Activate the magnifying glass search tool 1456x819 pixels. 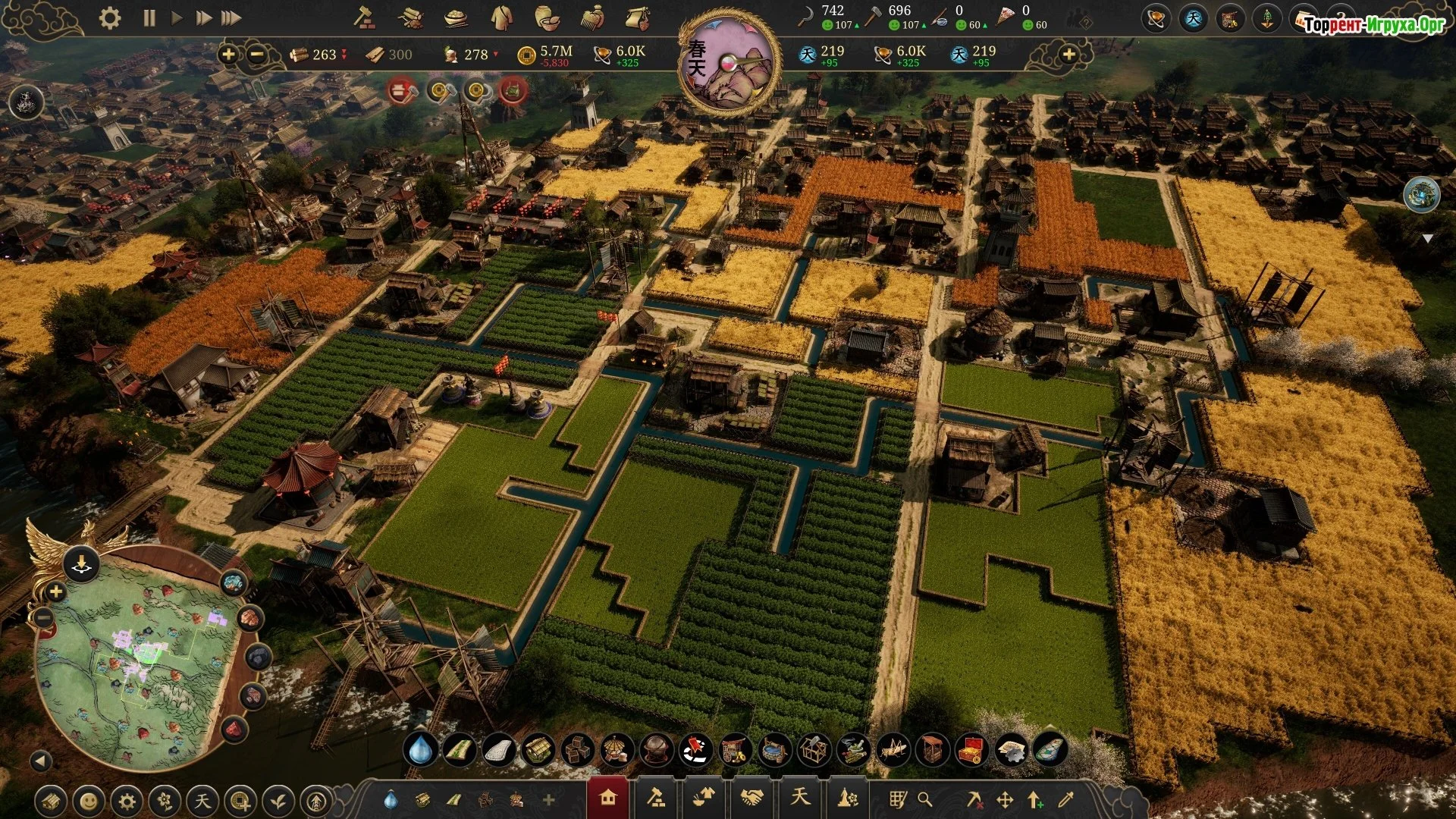pos(924,799)
